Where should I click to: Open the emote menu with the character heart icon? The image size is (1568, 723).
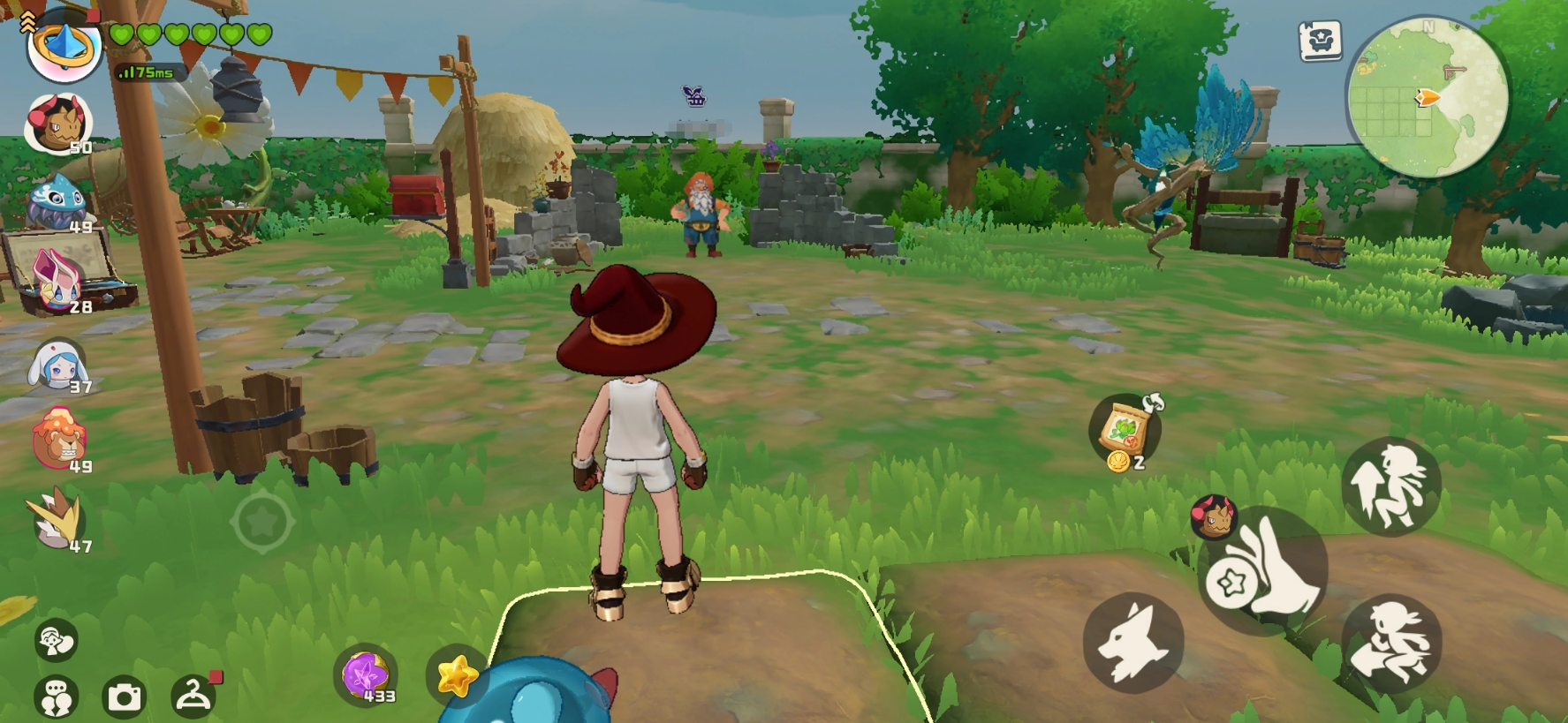(56, 641)
